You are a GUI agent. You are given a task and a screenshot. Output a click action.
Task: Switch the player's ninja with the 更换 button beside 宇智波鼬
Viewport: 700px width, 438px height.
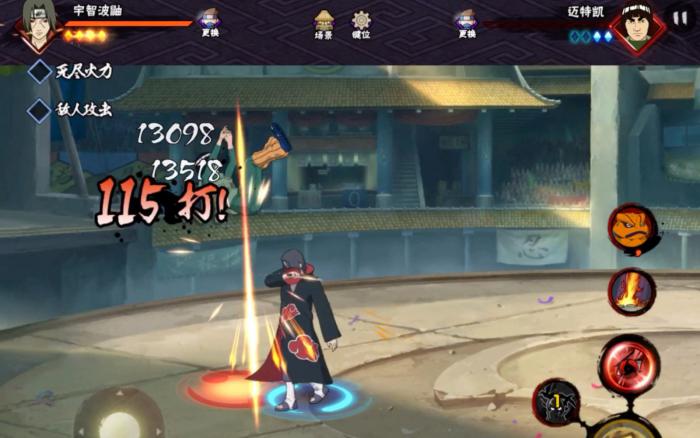coord(209,22)
